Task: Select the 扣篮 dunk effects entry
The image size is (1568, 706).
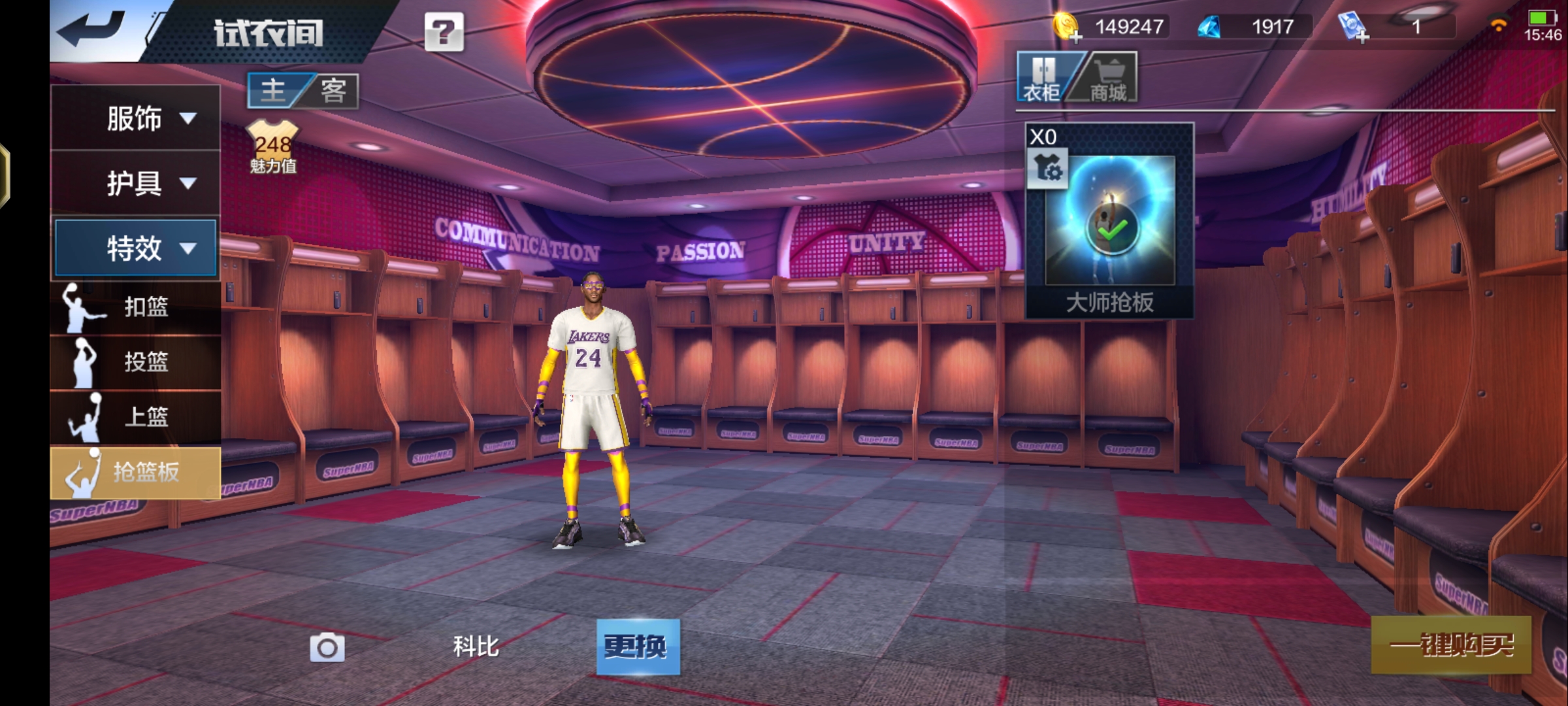Action: coord(135,307)
